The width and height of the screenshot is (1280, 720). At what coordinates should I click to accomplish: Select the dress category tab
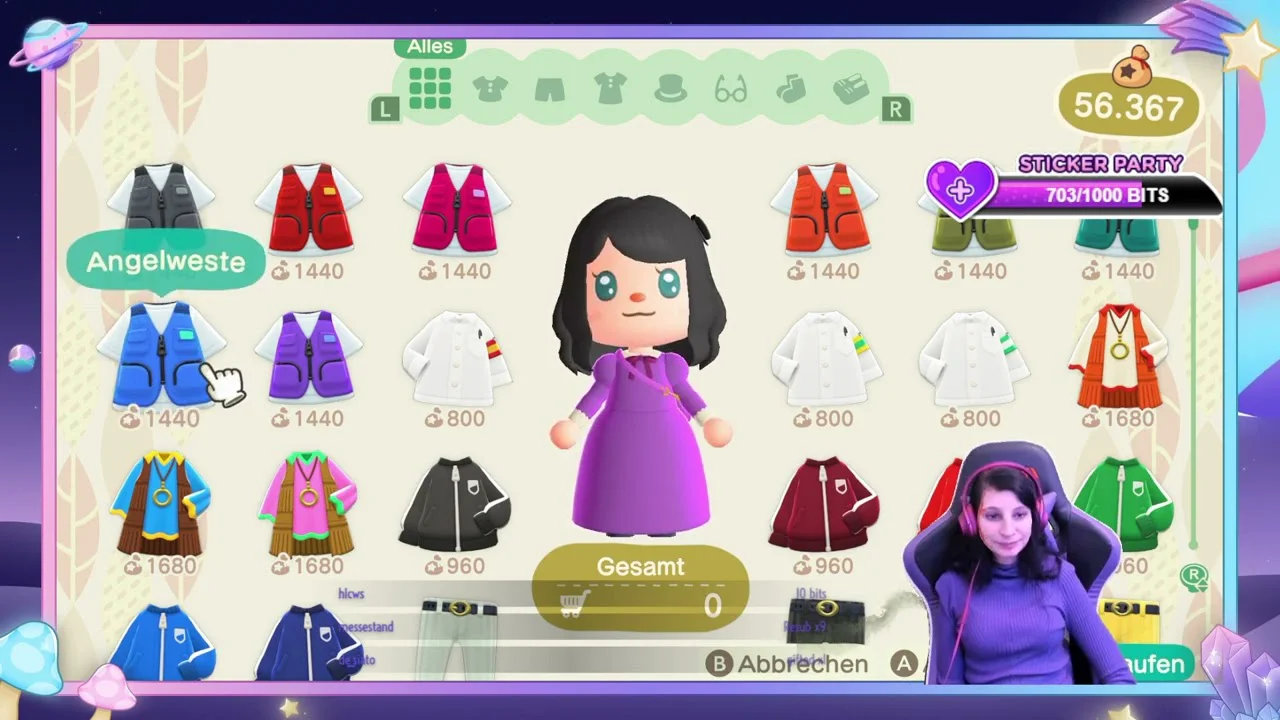point(610,89)
